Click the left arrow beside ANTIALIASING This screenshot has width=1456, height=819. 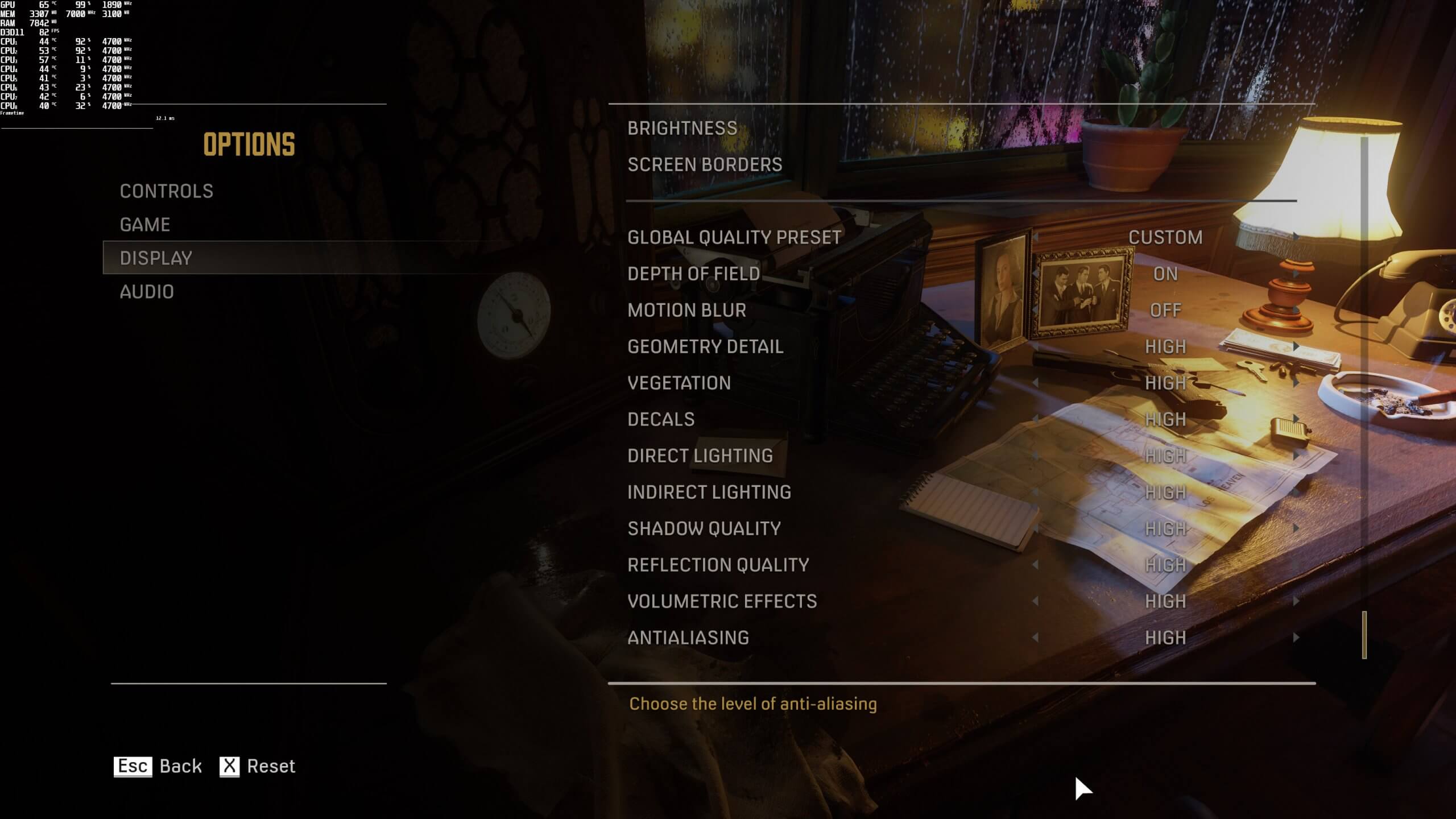coord(1035,637)
